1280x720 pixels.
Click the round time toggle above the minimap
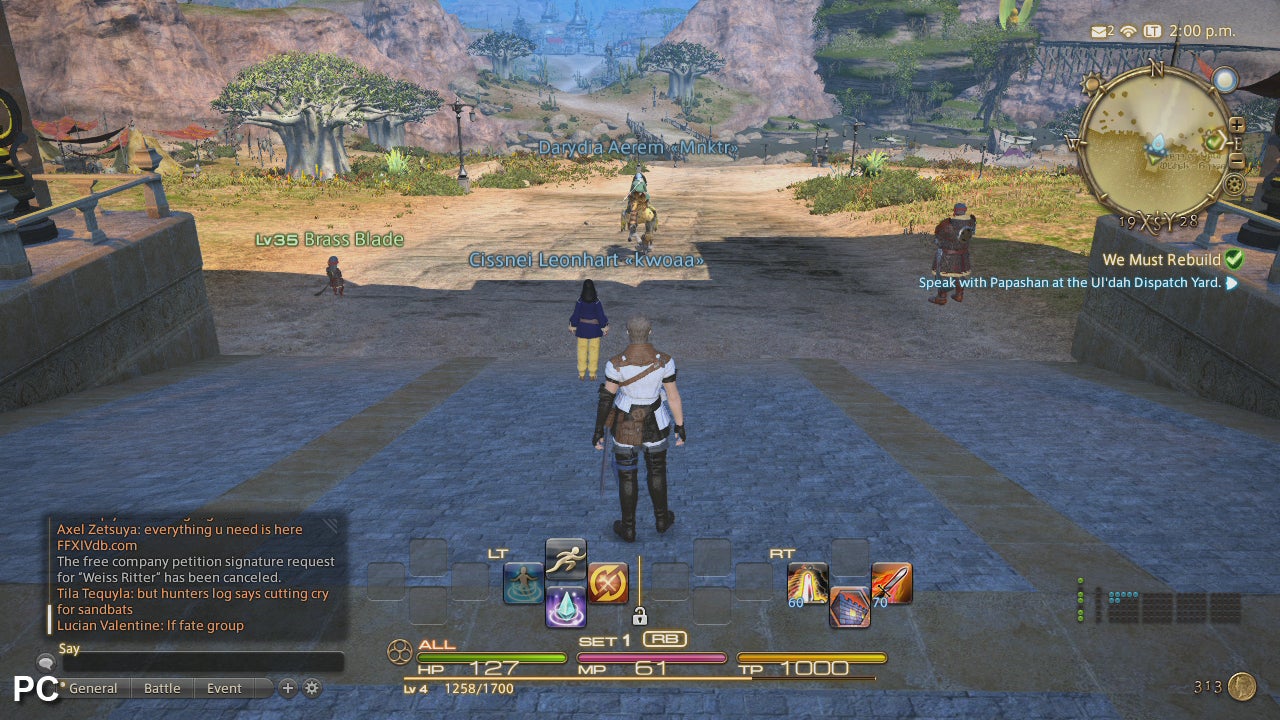point(1225,78)
